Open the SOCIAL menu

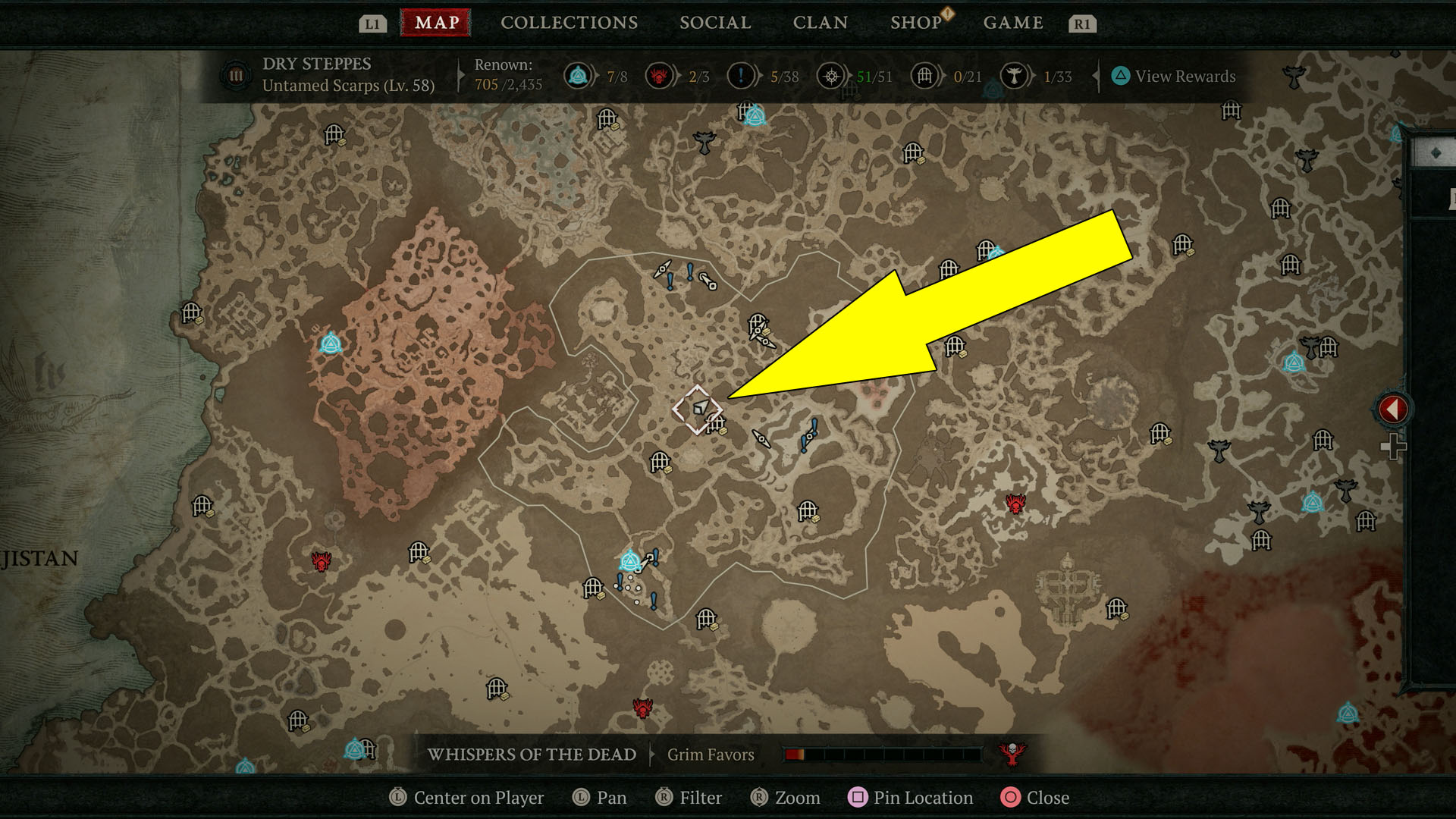(x=714, y=22)
